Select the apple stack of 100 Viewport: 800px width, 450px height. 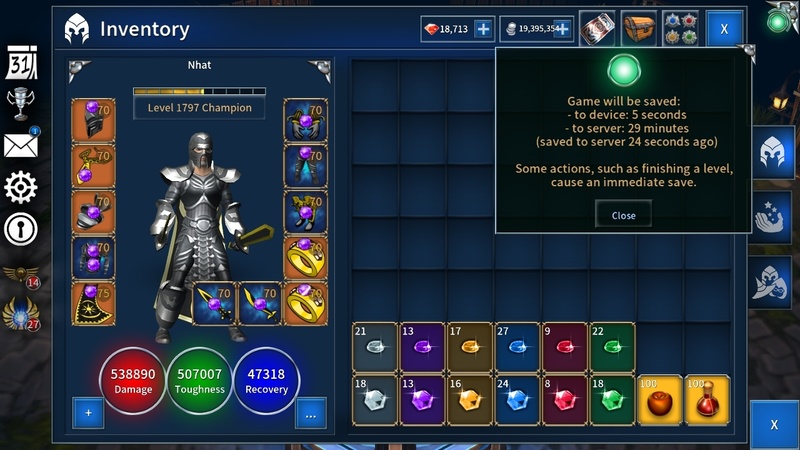tap(658, 398)
